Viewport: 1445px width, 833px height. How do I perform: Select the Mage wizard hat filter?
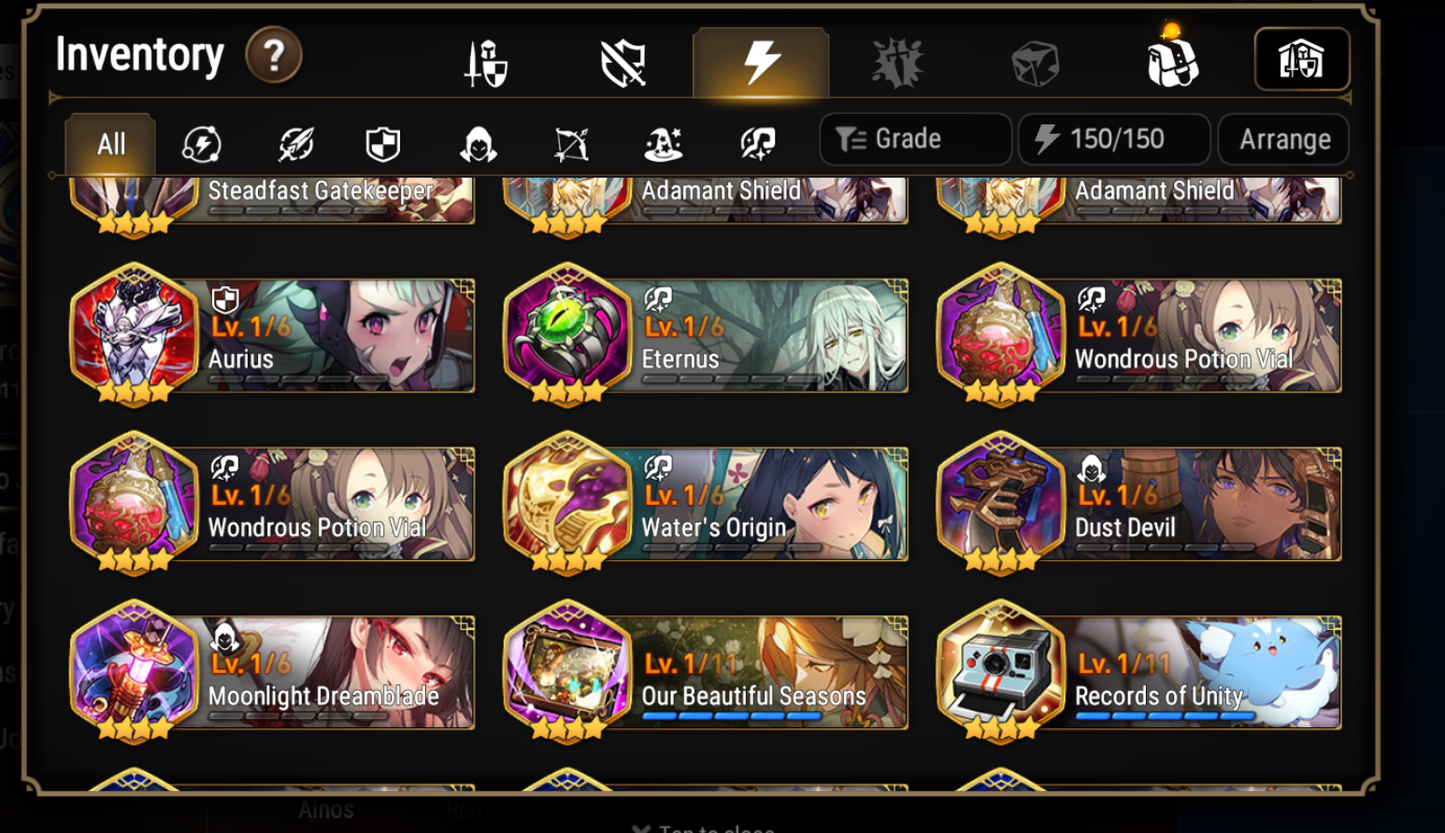point(663,143)
